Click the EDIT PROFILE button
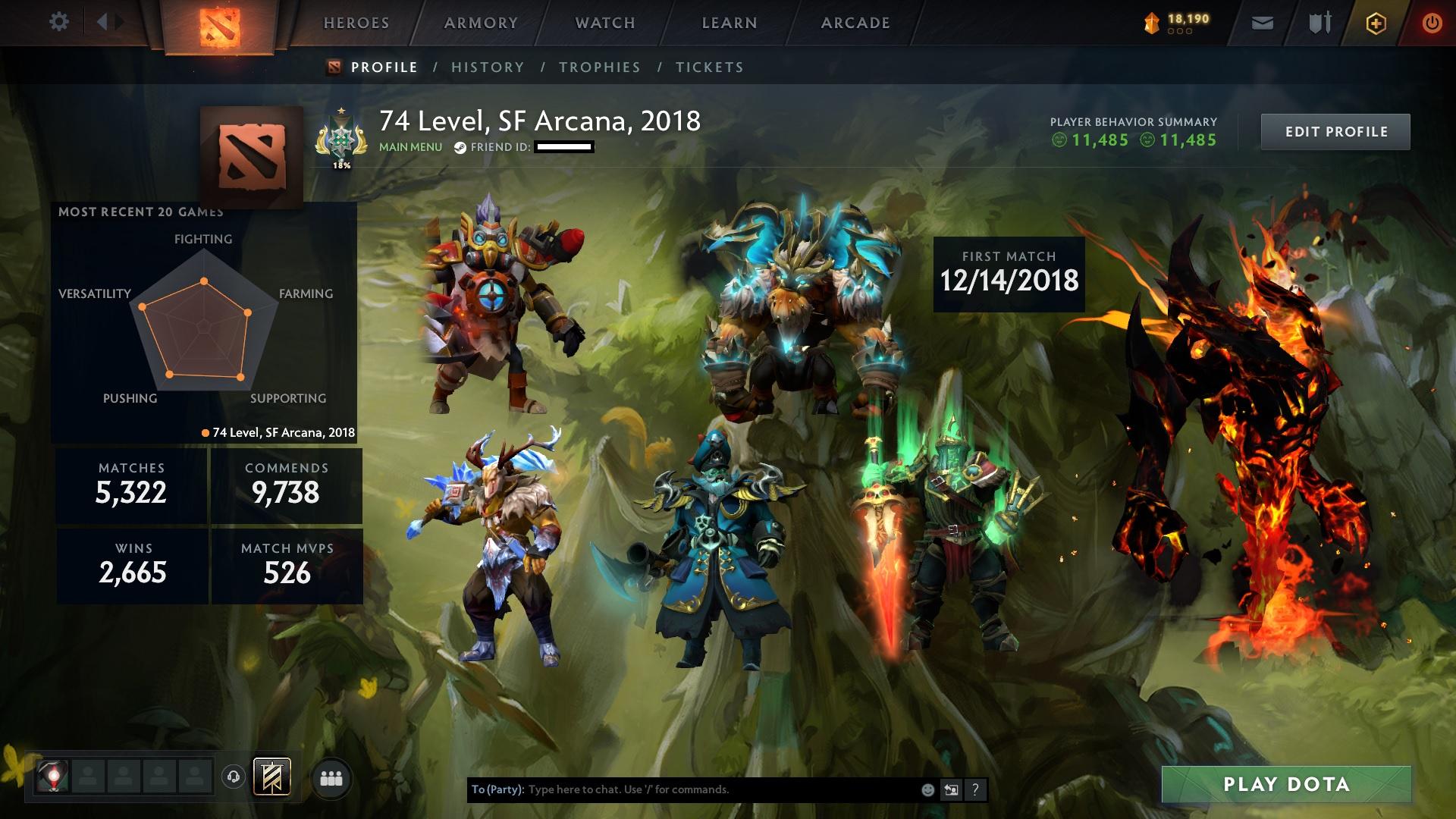The image size is (1456, 819). click(1335, 130)
